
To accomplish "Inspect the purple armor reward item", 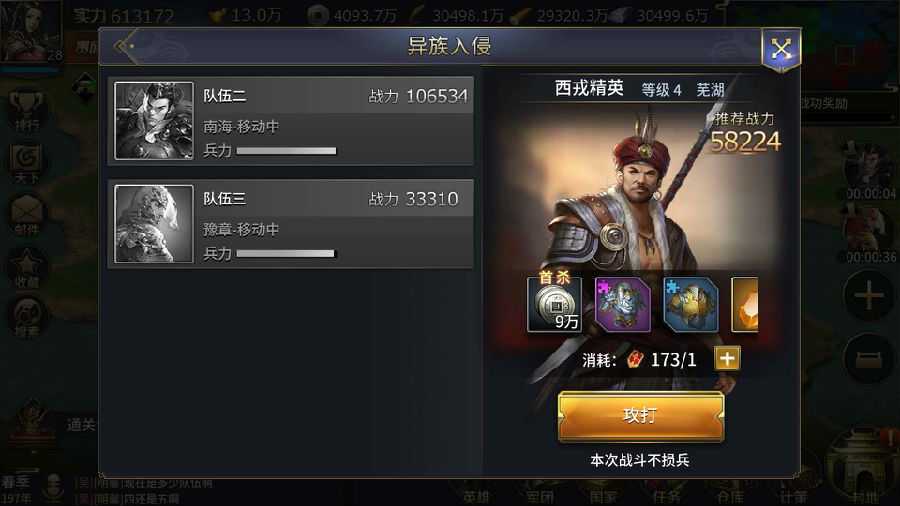I will 622,305.
